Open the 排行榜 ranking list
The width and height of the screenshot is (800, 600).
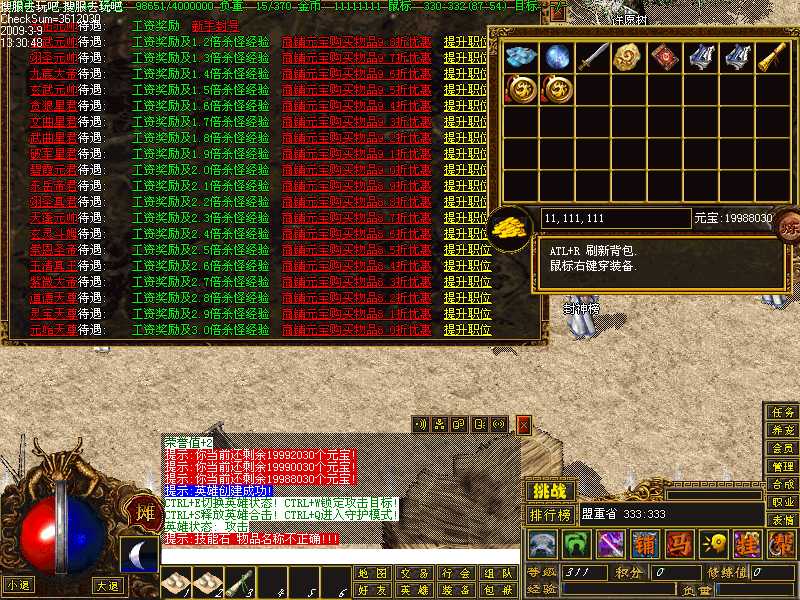551,514
